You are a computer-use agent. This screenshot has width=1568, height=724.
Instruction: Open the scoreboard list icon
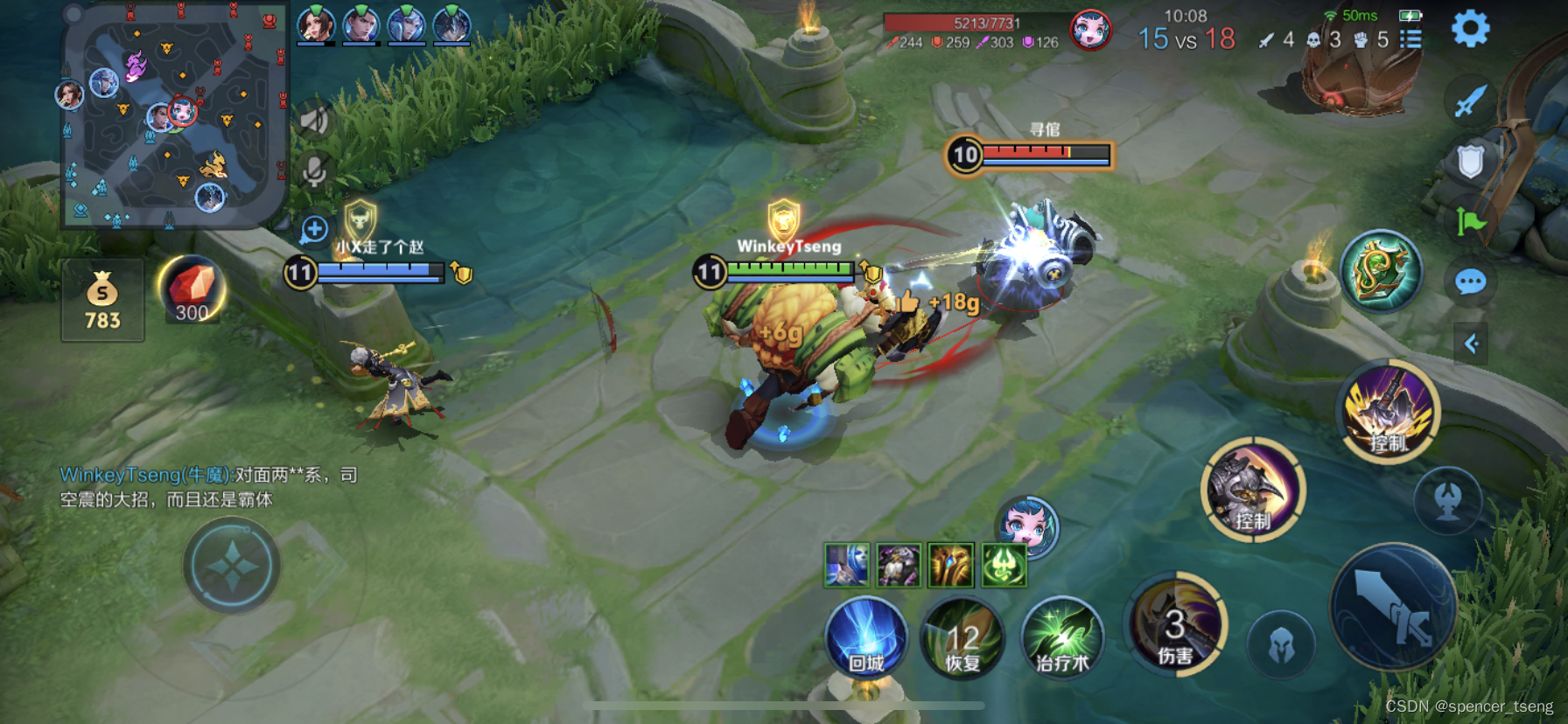click(x=1410, y=39)
